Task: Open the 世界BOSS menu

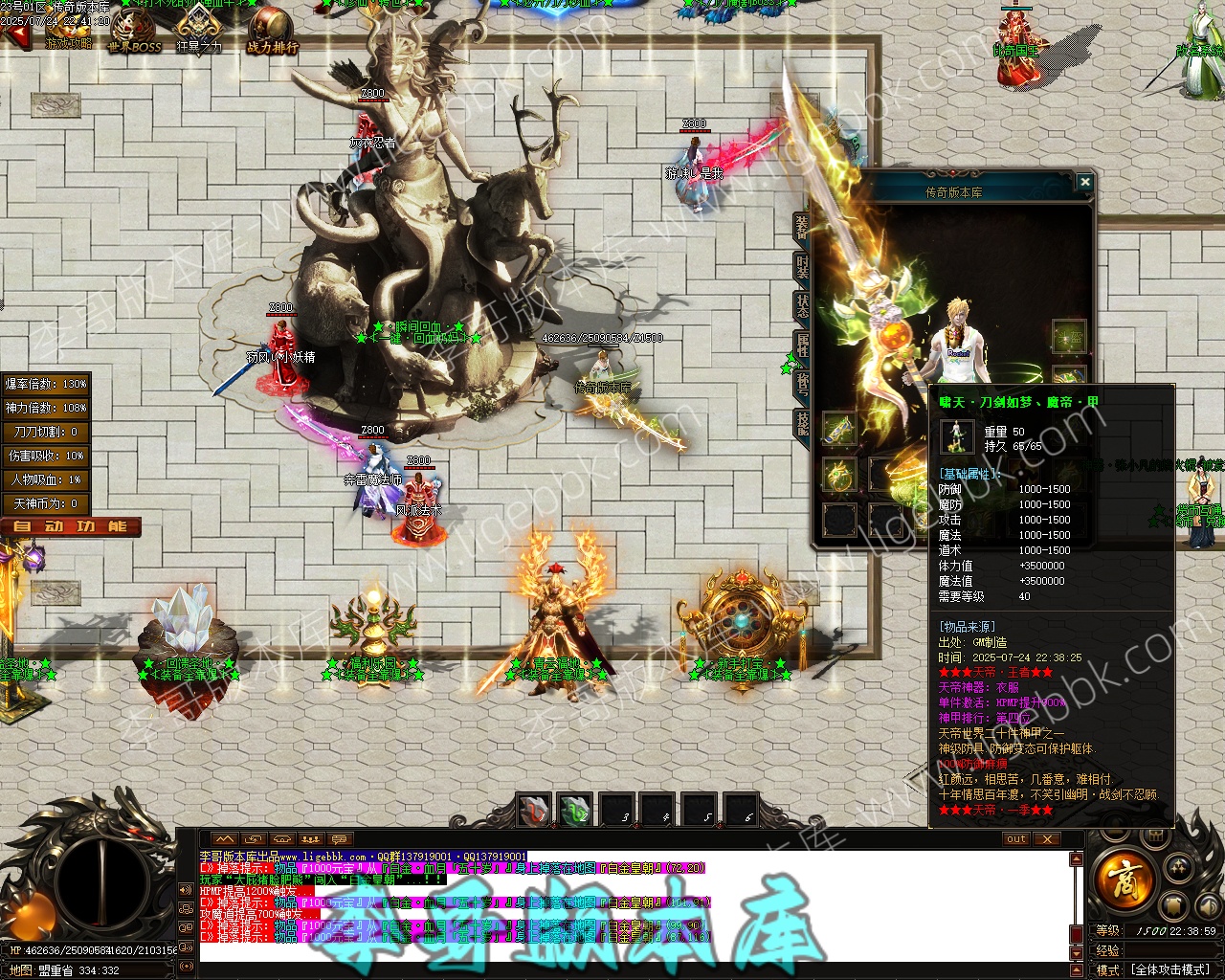Action: pos(134,33)
